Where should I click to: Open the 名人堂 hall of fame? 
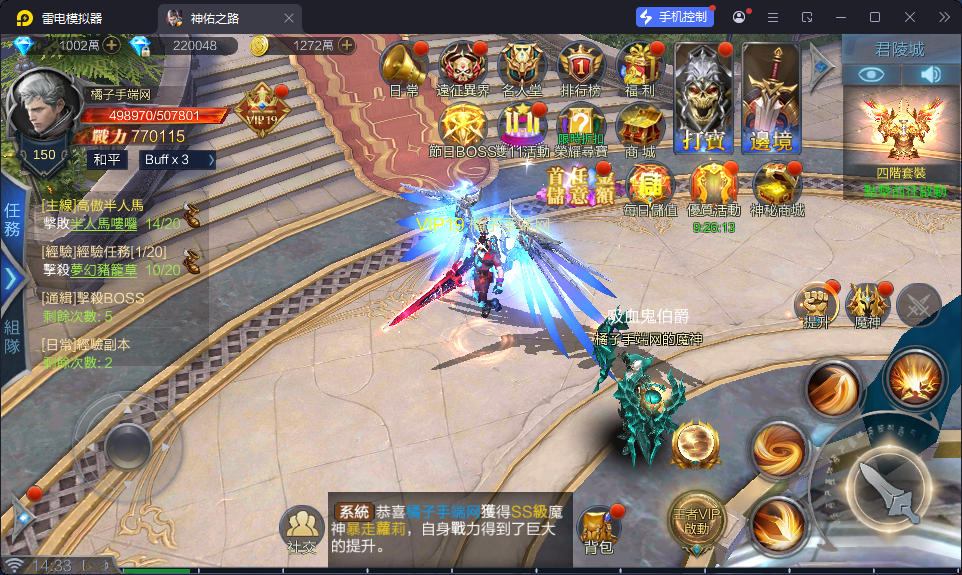[522, 66]
